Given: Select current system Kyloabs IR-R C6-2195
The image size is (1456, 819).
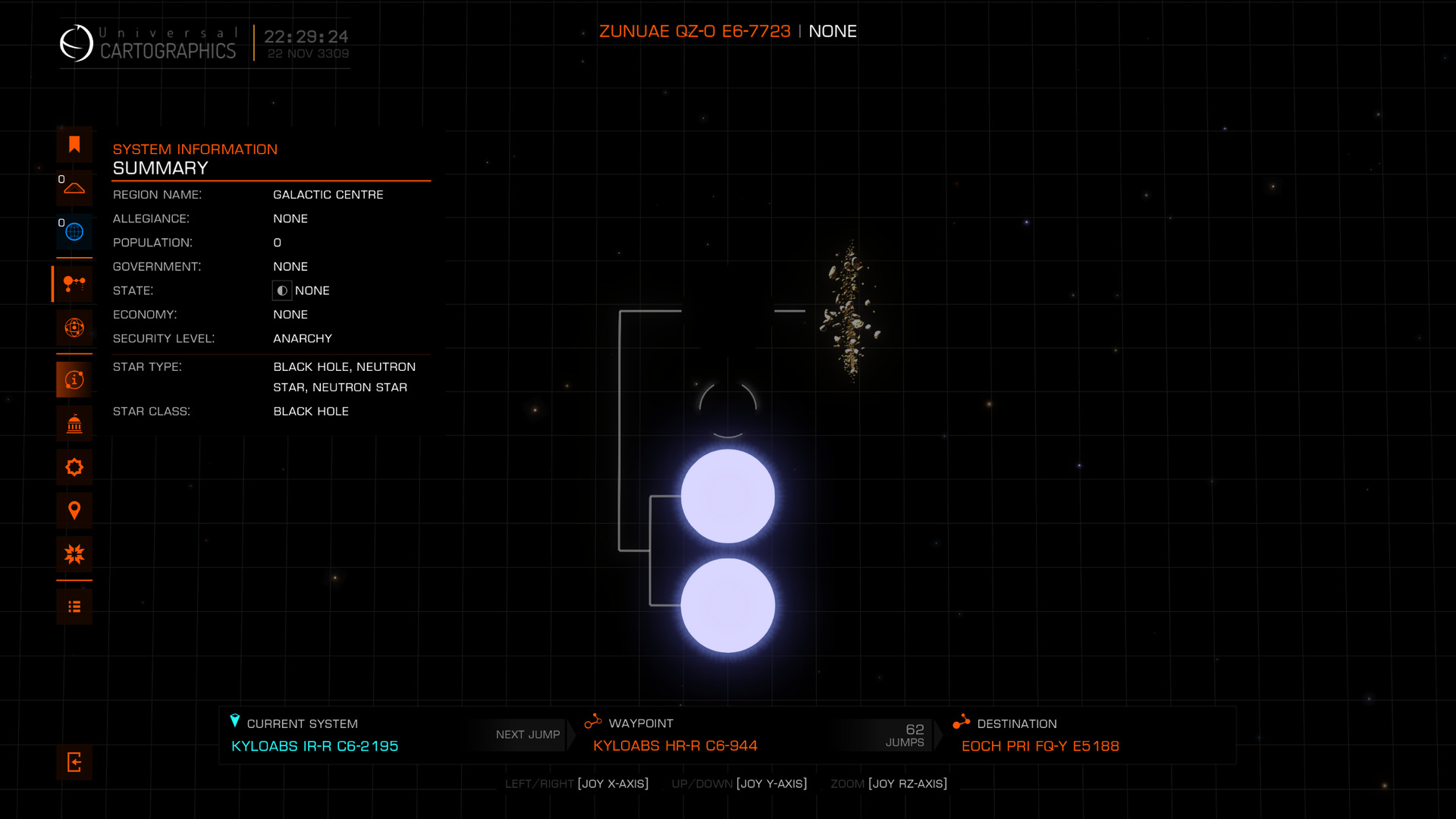Looking at the screenshot, I should [x=315, y=746].
